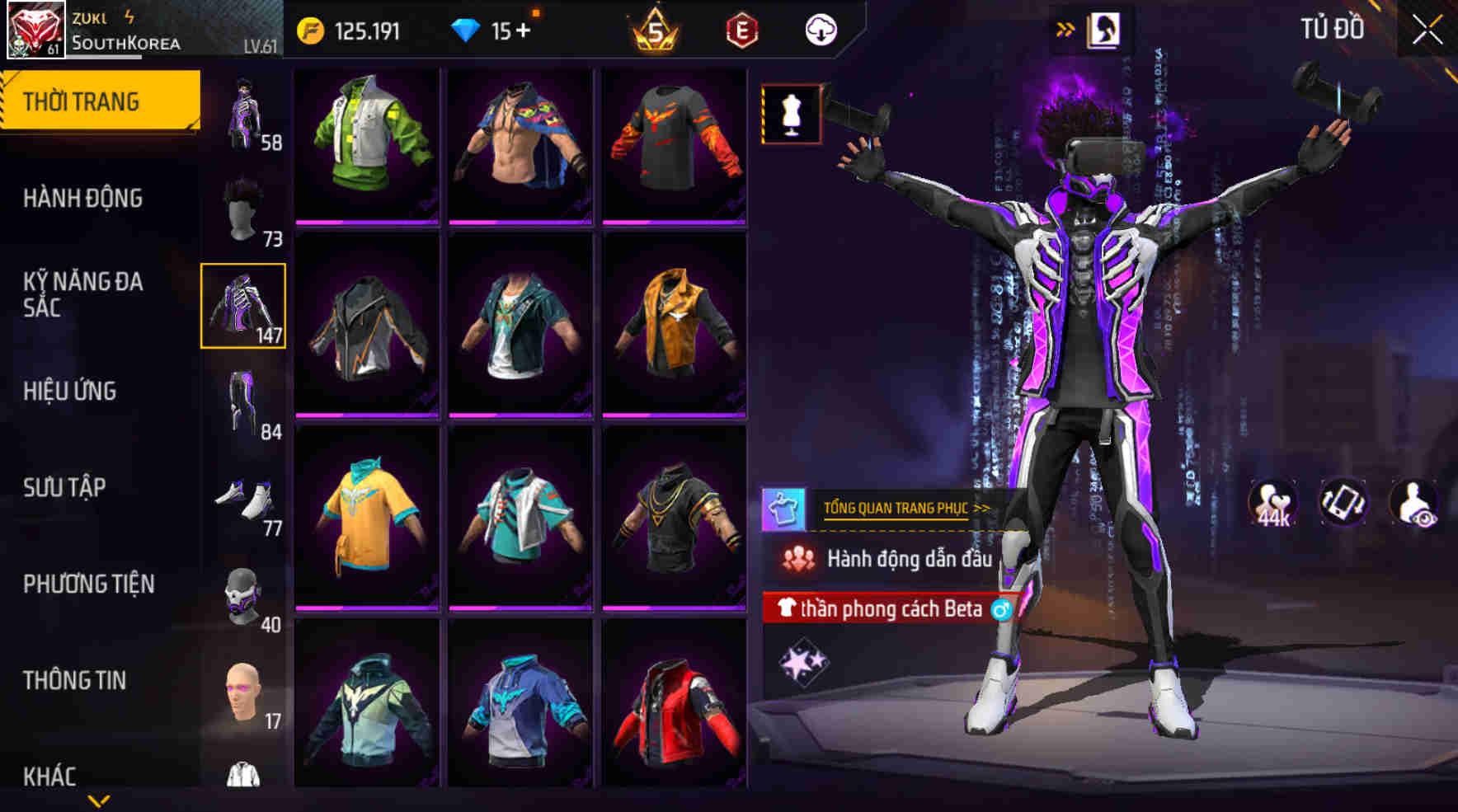This screenshot has width=1458, height=812.
Task: Click the gold coin currency icon
Action: (x=310, y=31)
